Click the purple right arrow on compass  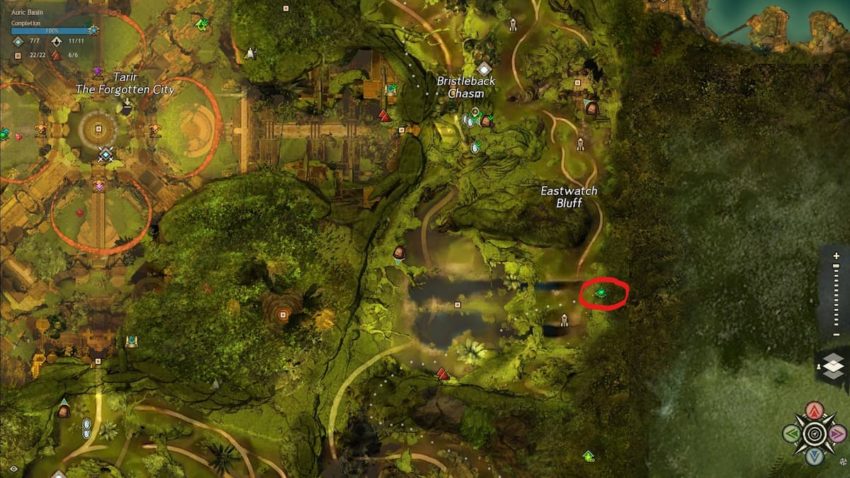[x=838, y=434]
